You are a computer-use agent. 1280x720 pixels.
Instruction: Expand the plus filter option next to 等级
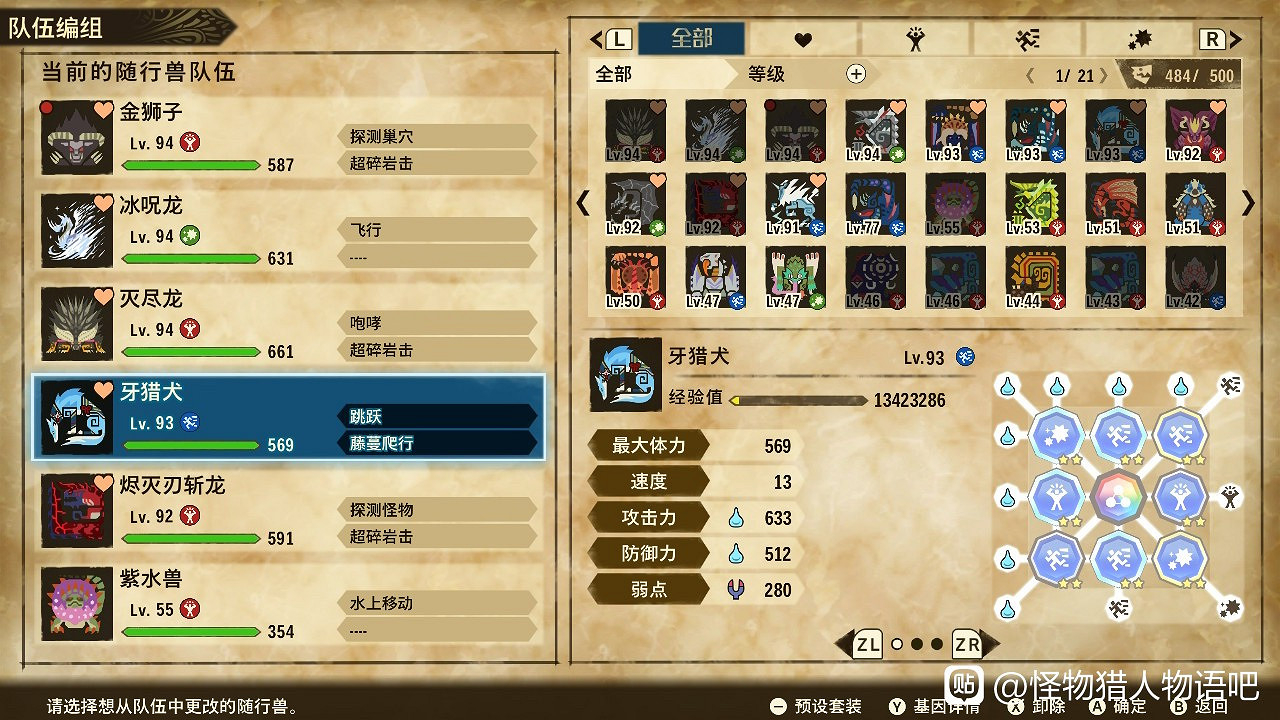point(855,73)
